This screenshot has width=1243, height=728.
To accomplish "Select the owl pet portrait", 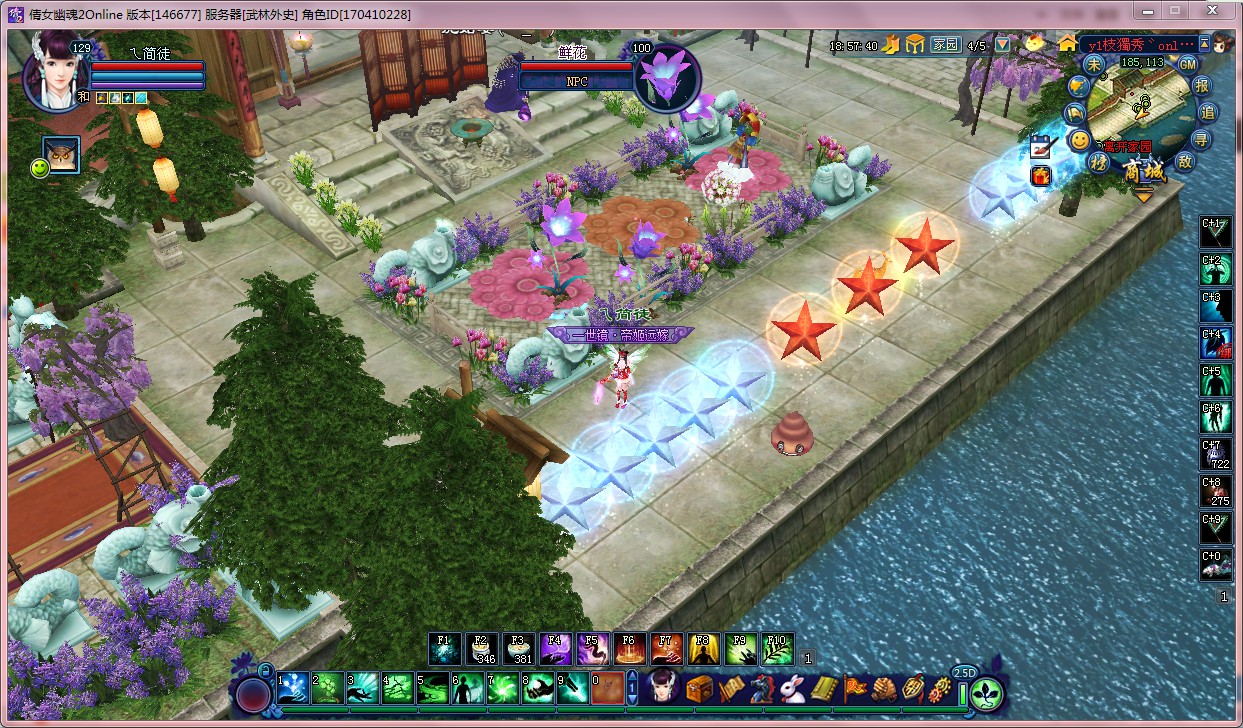I will point(61,154).
